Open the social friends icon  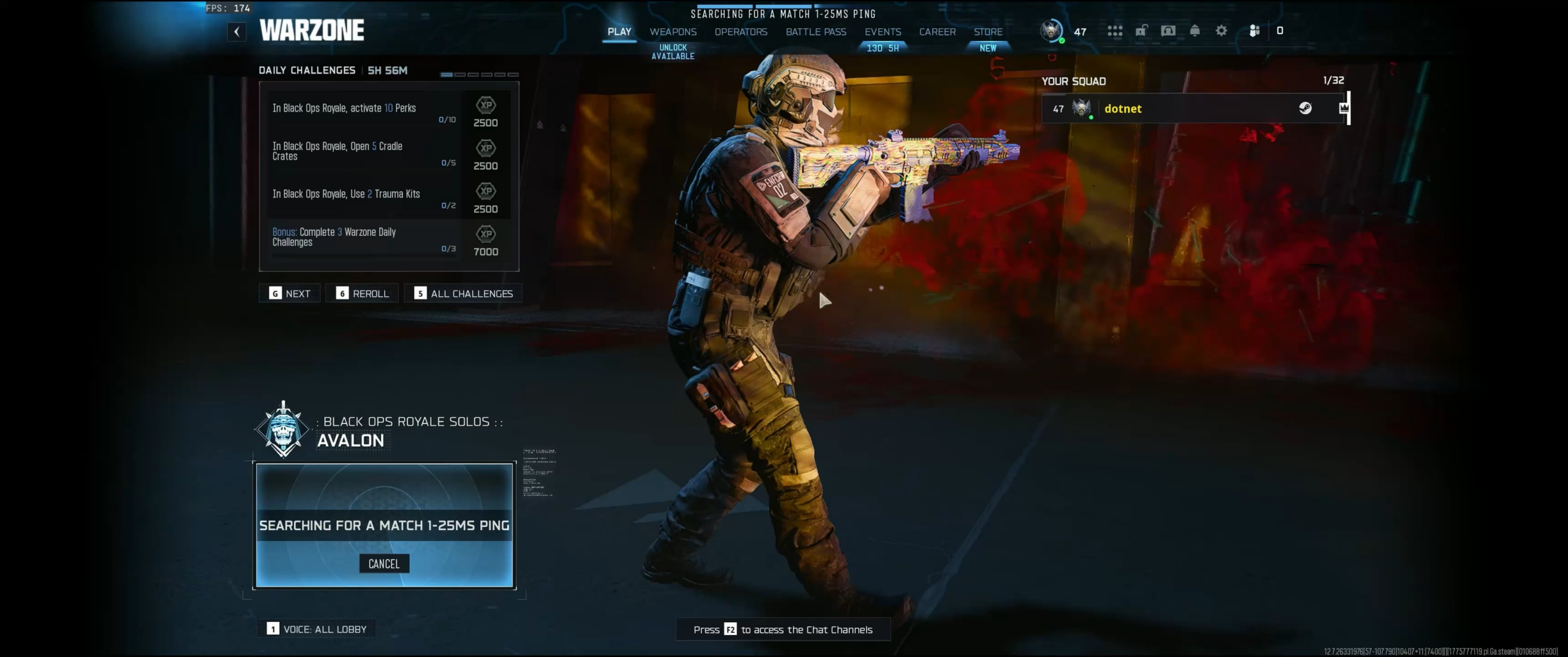1254,31
